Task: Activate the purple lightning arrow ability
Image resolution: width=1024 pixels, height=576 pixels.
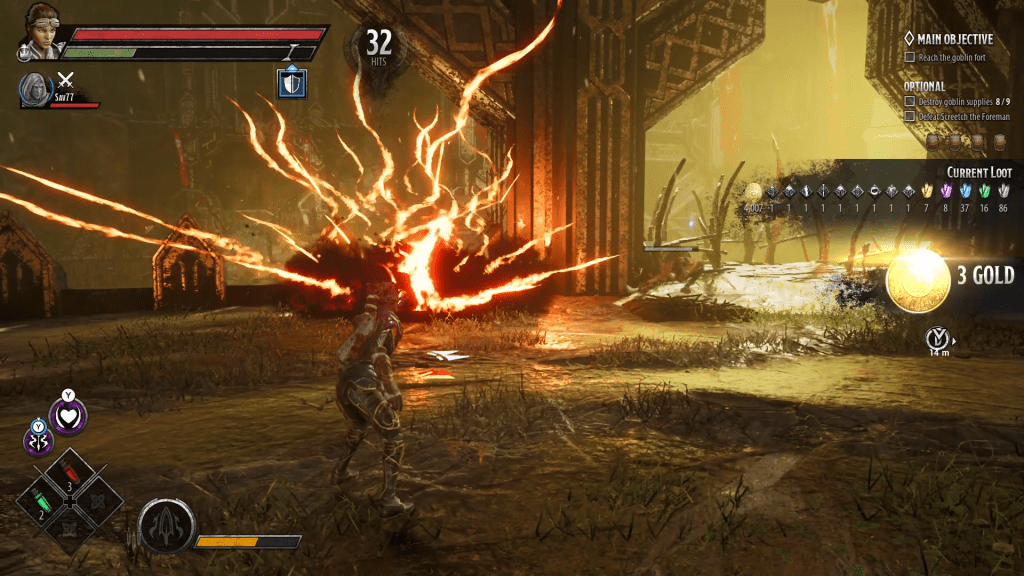Action: (x=38, y=438)
